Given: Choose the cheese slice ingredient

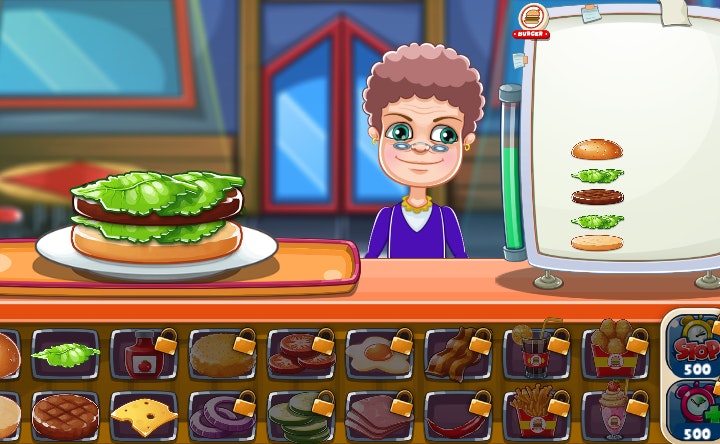Looking at the screenshot, I should click(144, 415).
